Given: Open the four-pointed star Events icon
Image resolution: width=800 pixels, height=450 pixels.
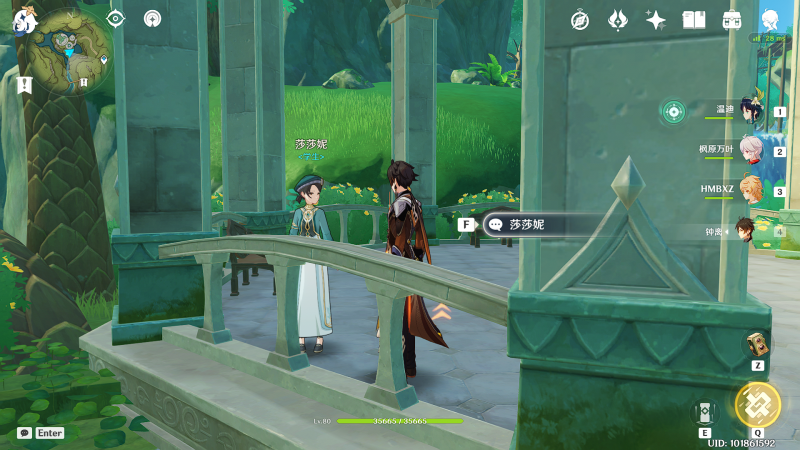Looking at the screenshot, I should click(656, 19).
